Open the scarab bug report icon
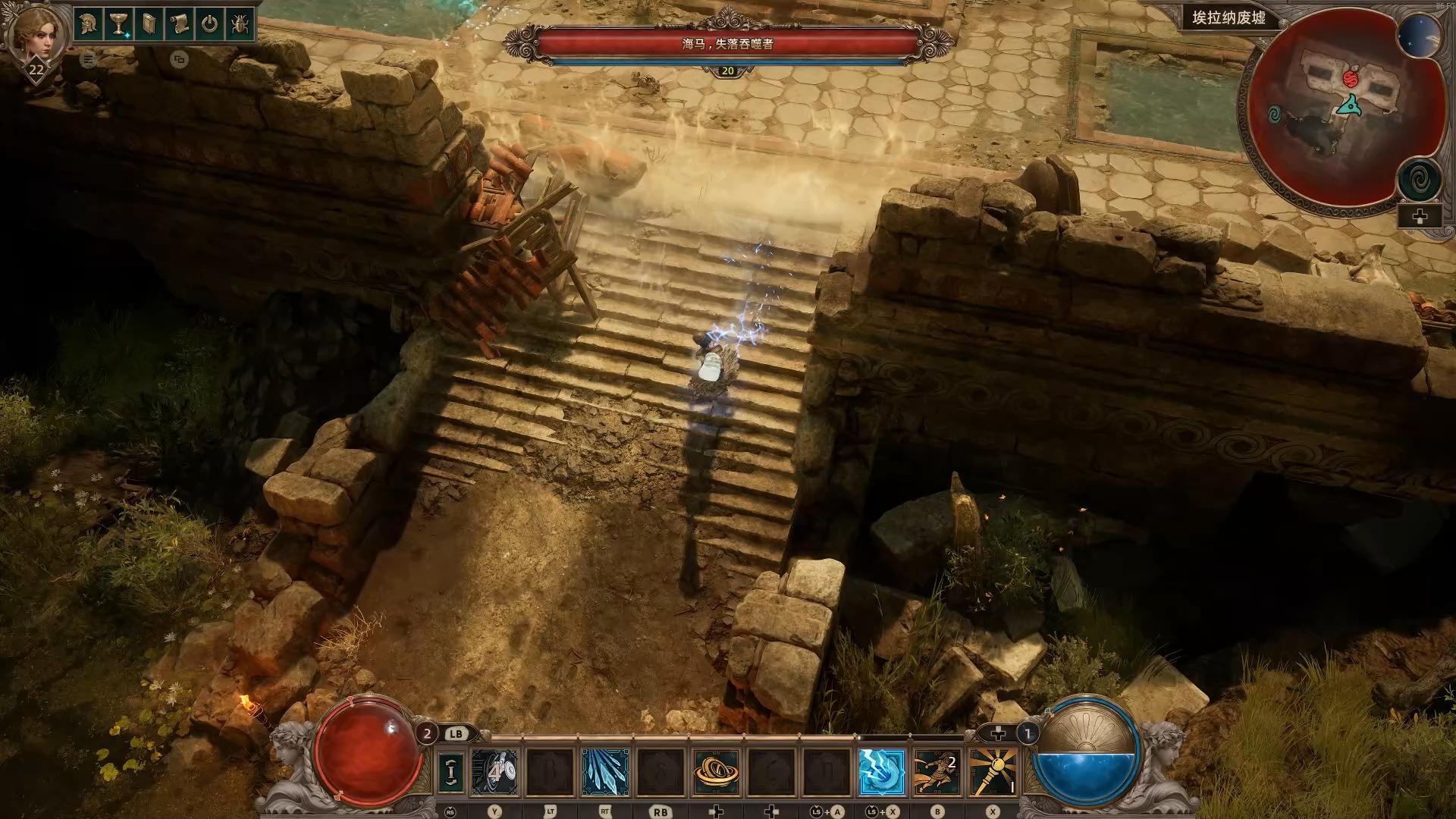This screenshot has height=819, width=1456. tap(240, 24)
